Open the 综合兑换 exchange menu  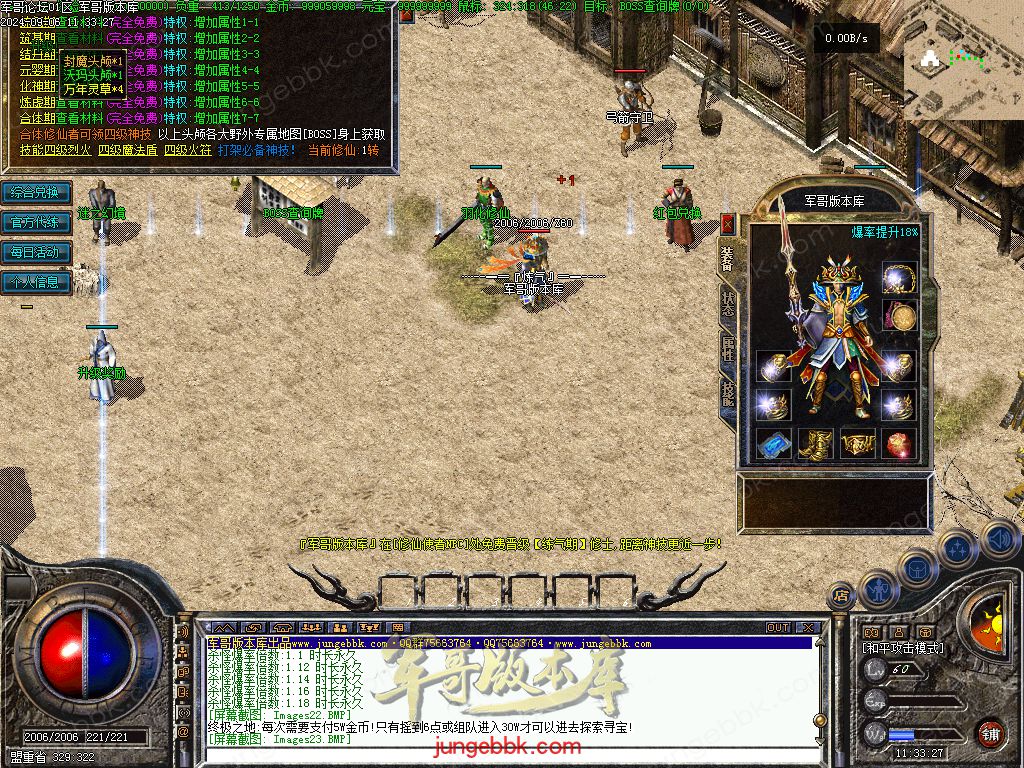pos(36,192)
